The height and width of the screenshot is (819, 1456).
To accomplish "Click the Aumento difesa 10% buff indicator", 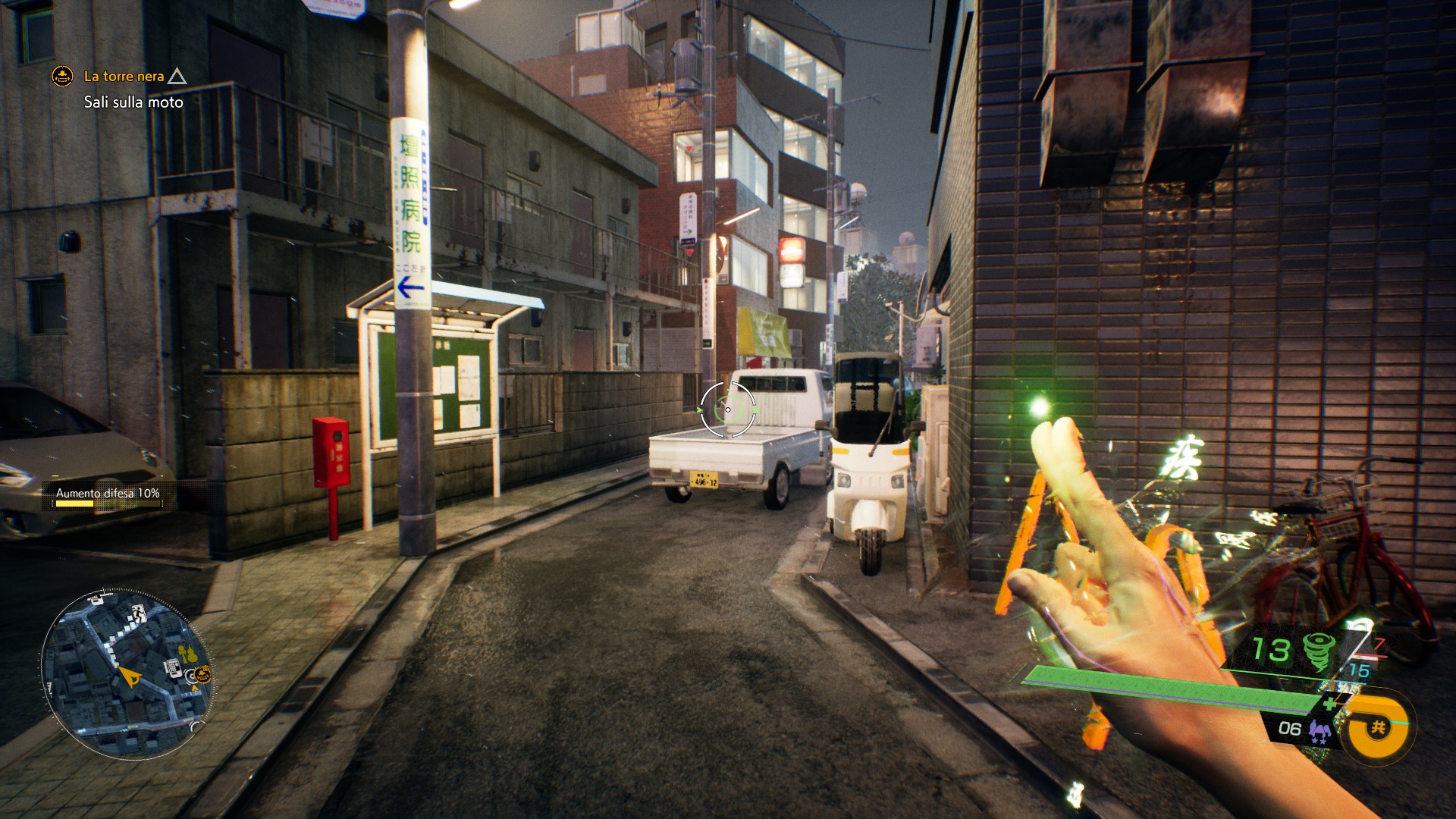I will (107, 494).
